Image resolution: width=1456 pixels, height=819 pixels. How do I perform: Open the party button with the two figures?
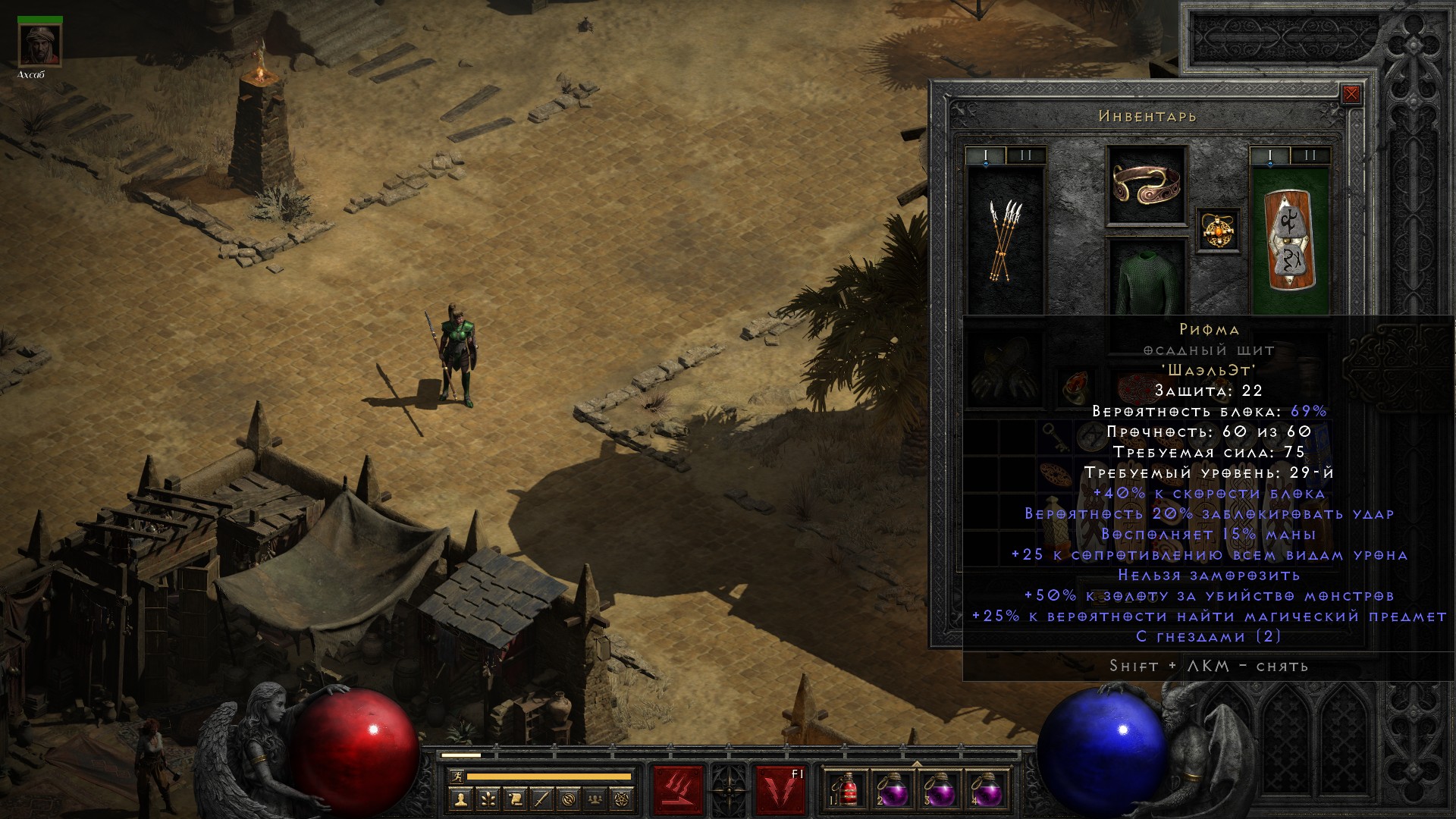click(596, 799)
